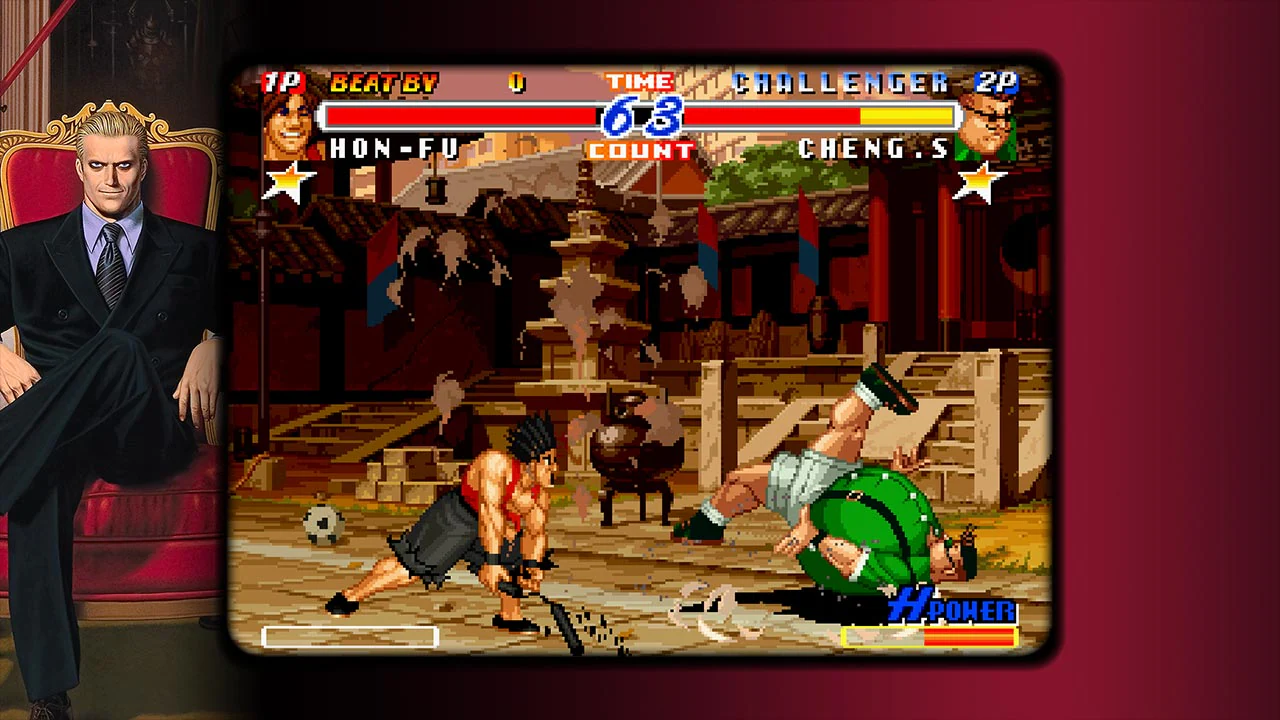Click the empty white gauge box bottom-left
This screenshot has width=1280, height=720.
pos(349,637)
